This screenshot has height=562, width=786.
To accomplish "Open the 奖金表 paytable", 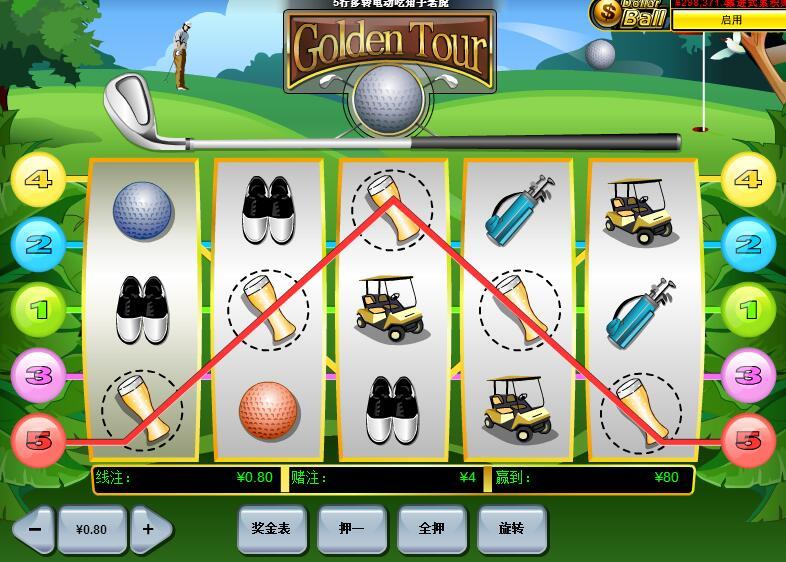I will (x=271, y=528).
